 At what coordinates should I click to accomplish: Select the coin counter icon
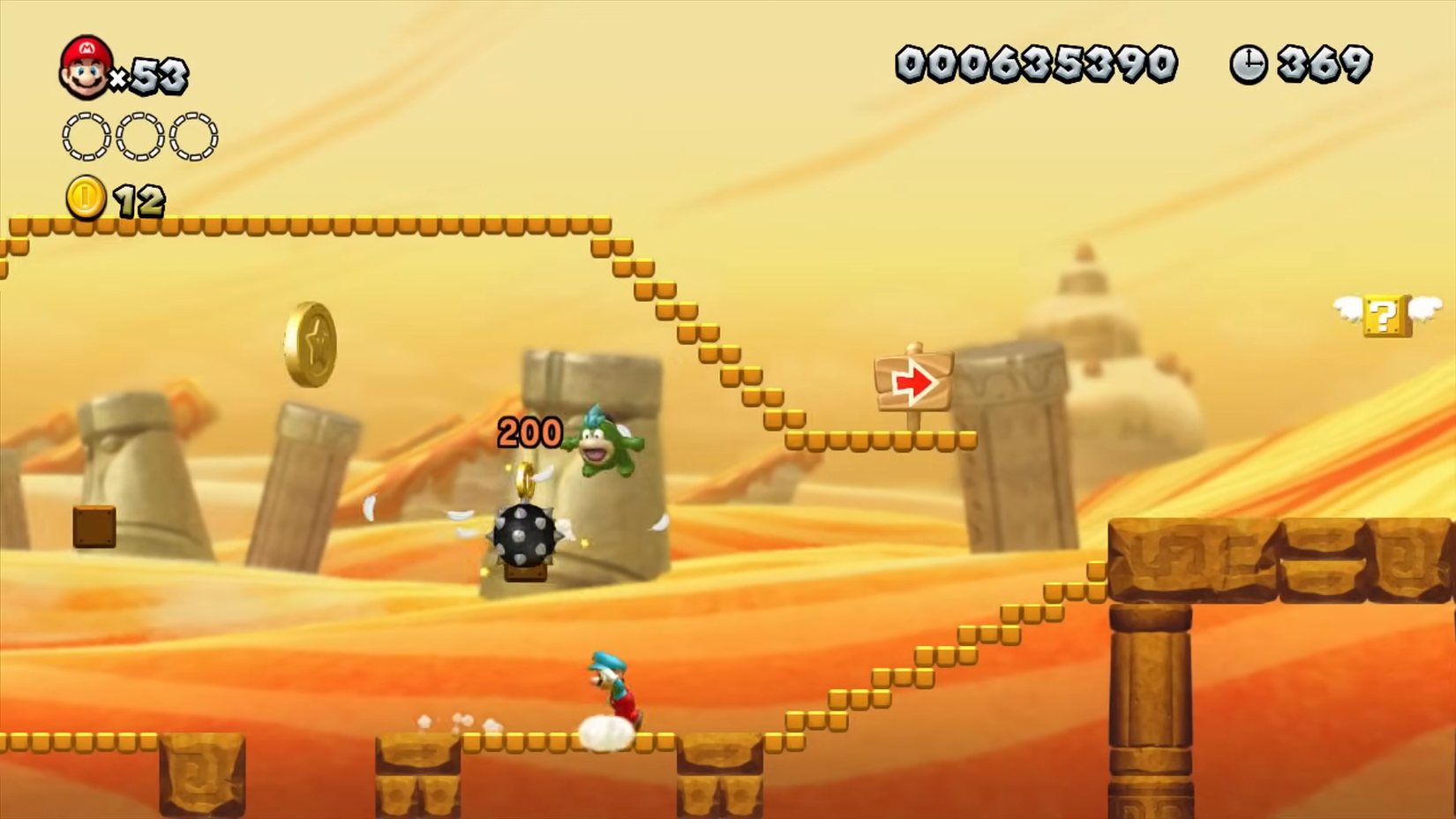(x=84, y=198)
